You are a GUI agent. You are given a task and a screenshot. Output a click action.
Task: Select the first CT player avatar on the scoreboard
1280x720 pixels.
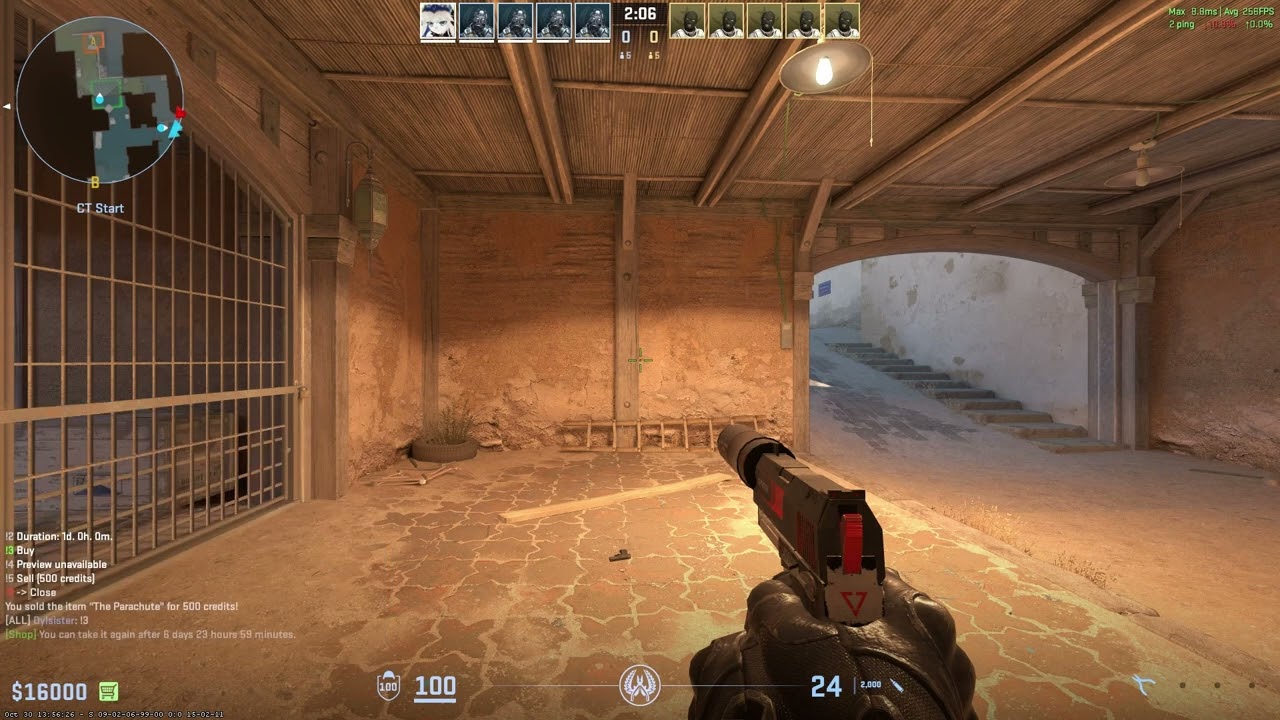pos(437,21)
